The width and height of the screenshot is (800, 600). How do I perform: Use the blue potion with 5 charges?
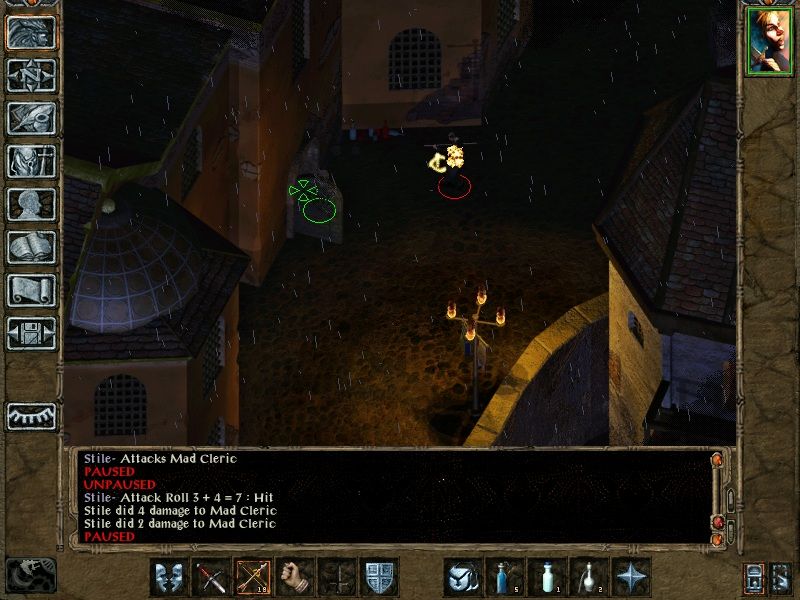click(504, 577)
